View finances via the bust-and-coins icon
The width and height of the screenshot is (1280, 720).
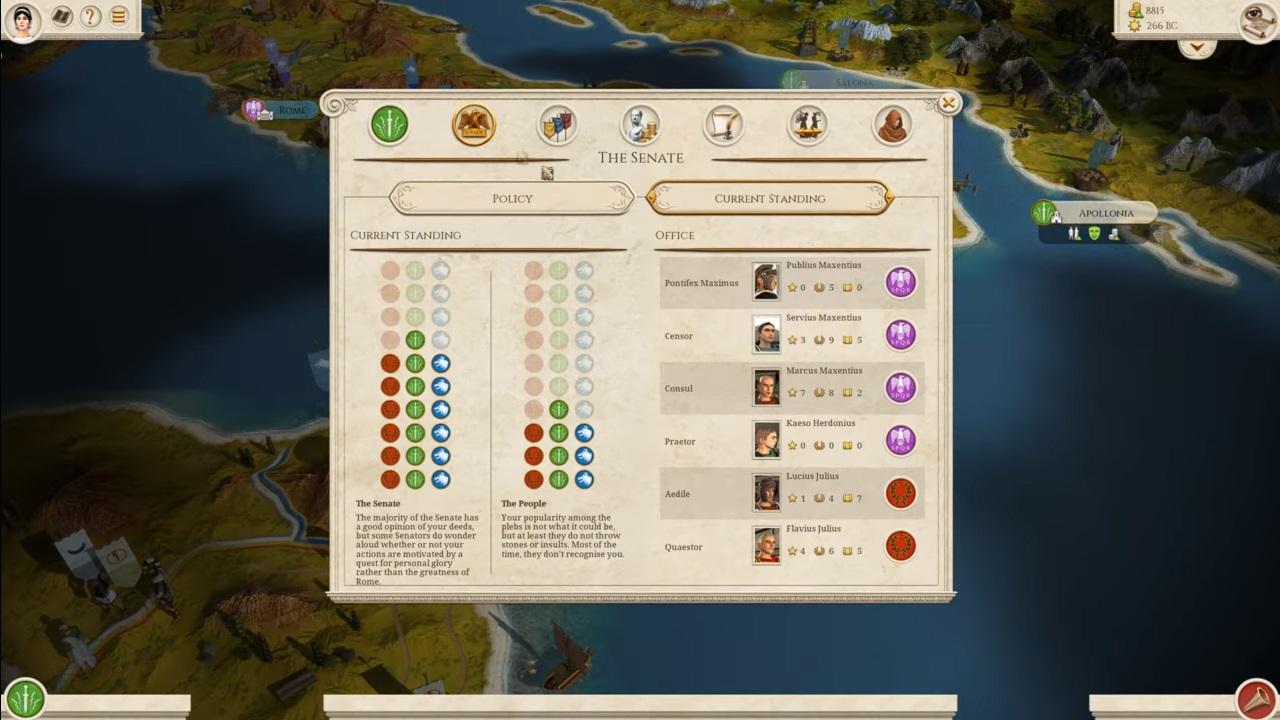click(x=640, y=124)
